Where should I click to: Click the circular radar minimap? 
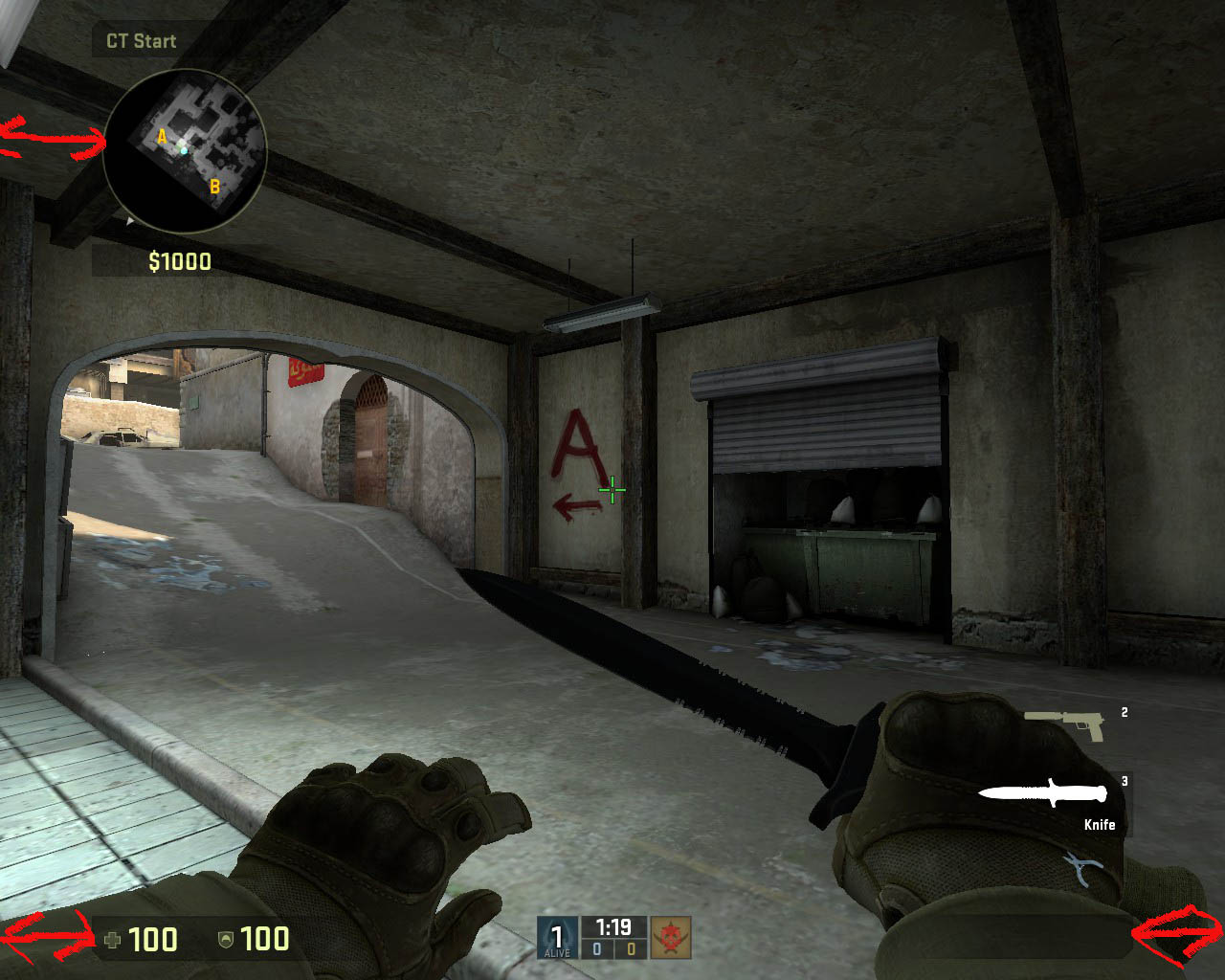184,150
